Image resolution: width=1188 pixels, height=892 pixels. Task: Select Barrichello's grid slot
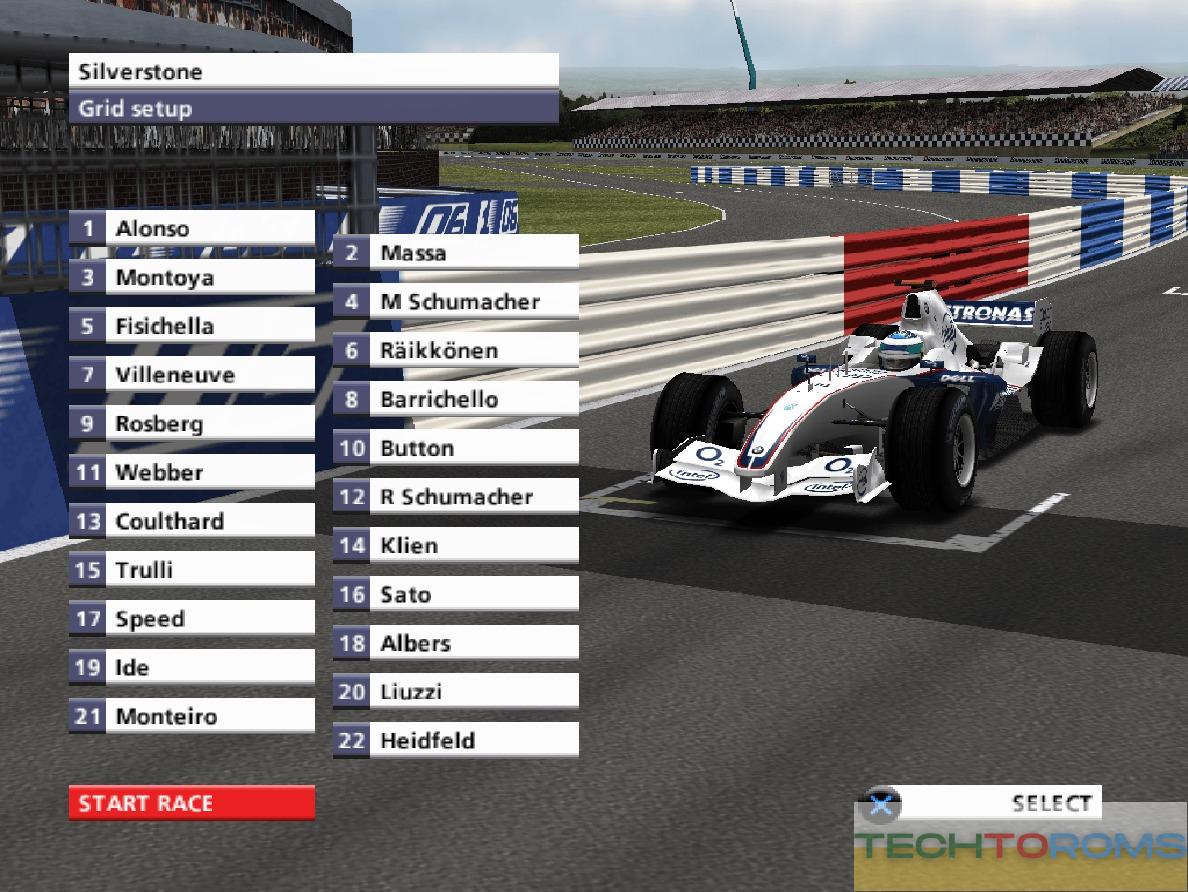point(455,399)
